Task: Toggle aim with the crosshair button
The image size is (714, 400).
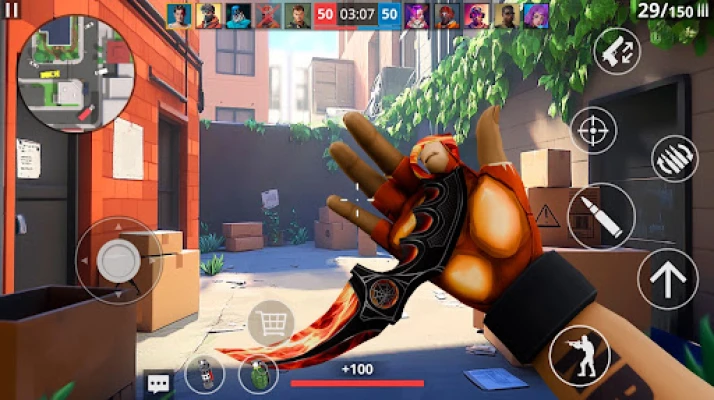Action: pyautogui.click(x=594, y=130)
